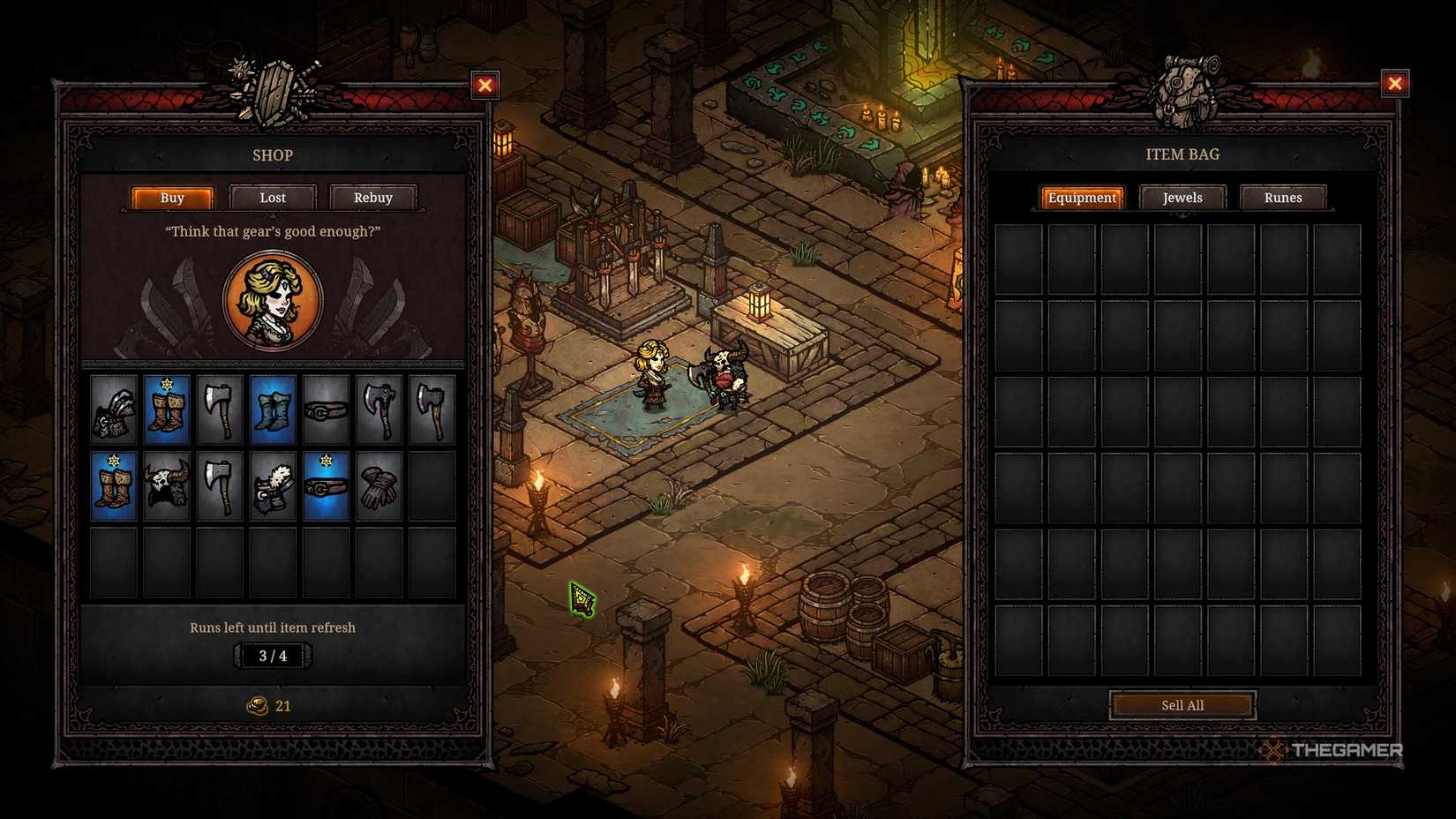Switch to the Lost tab in the shop
Screen dimensions: 1456x819
tap(273, 198)
